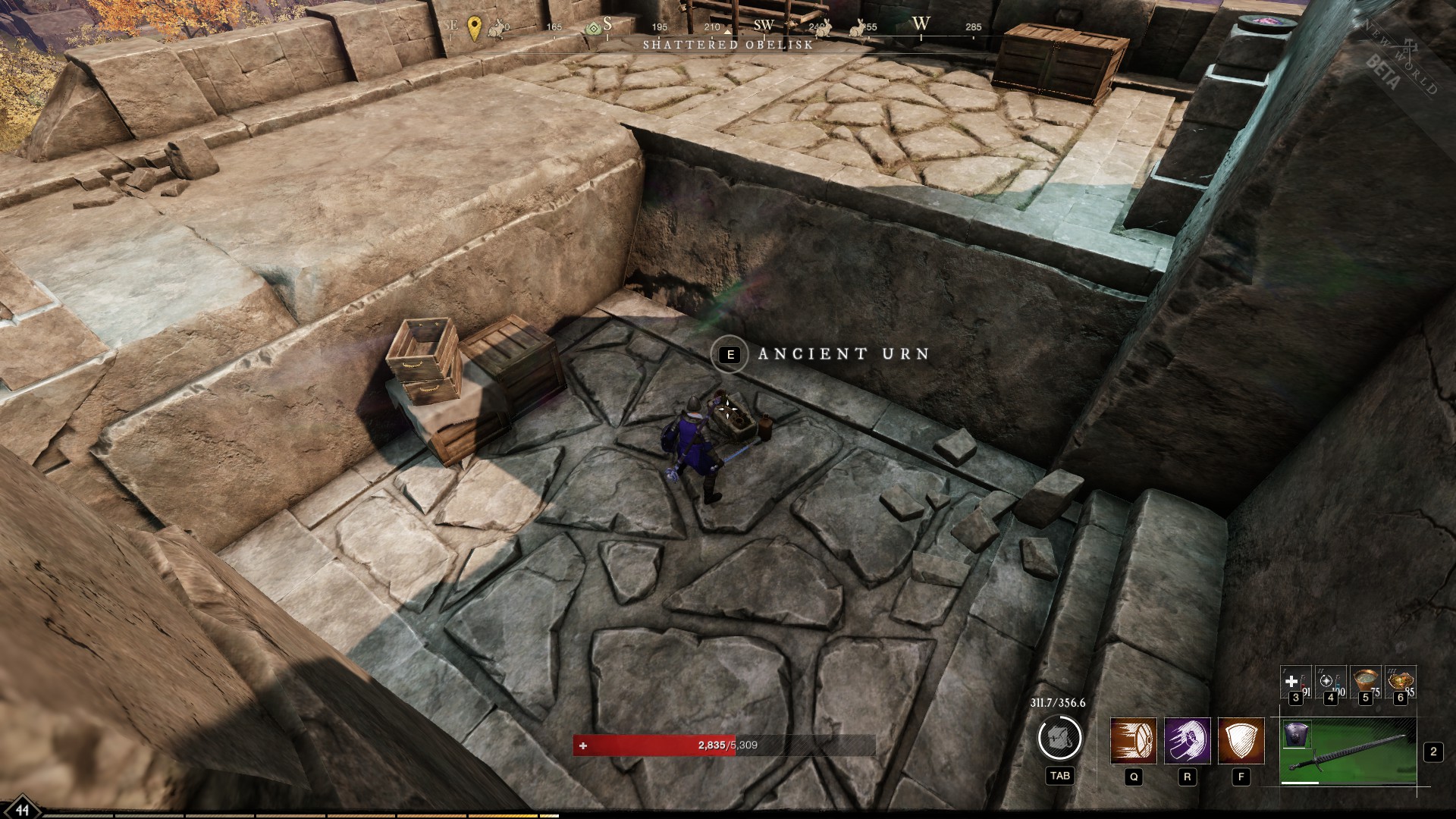Select the green quest marker near S
Image resolution: width=1456 pixels, height=819 pixels.
[595, 28]
